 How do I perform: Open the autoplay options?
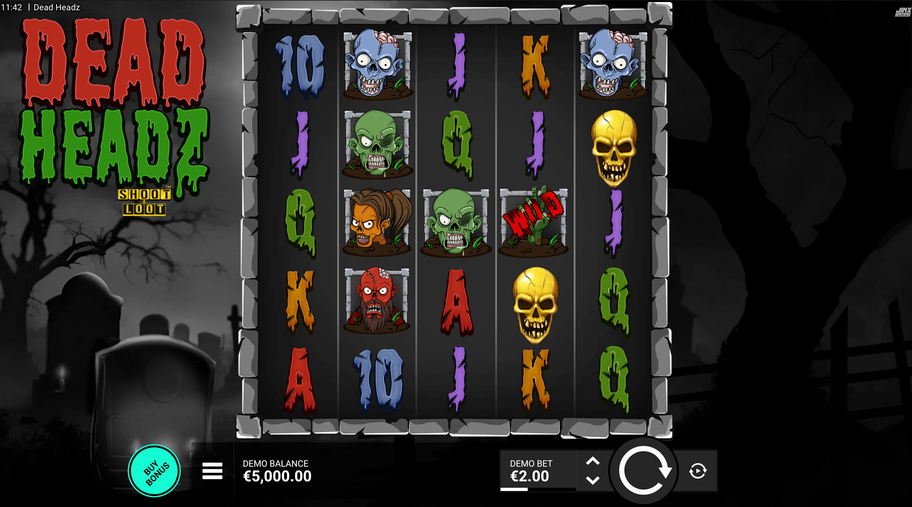click(698, 471)
